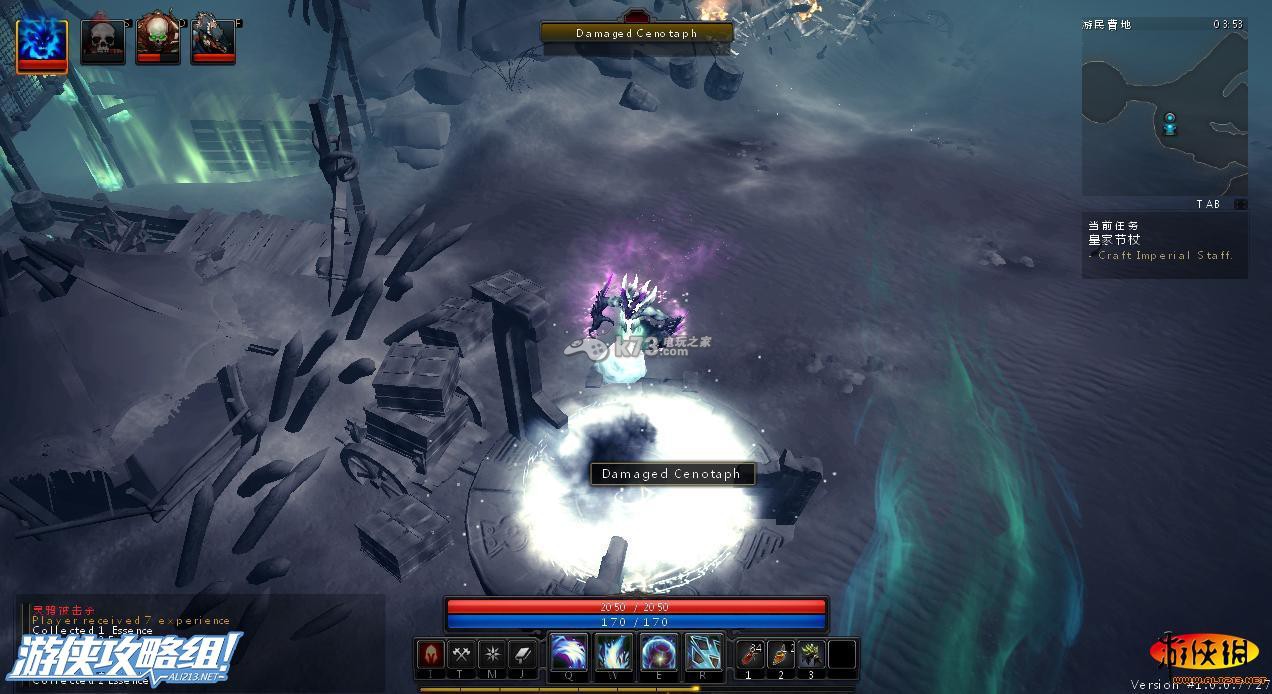The image size is (1272, 694).
Task: Select the blue flame demon portrait
Action: coord(42,44)
